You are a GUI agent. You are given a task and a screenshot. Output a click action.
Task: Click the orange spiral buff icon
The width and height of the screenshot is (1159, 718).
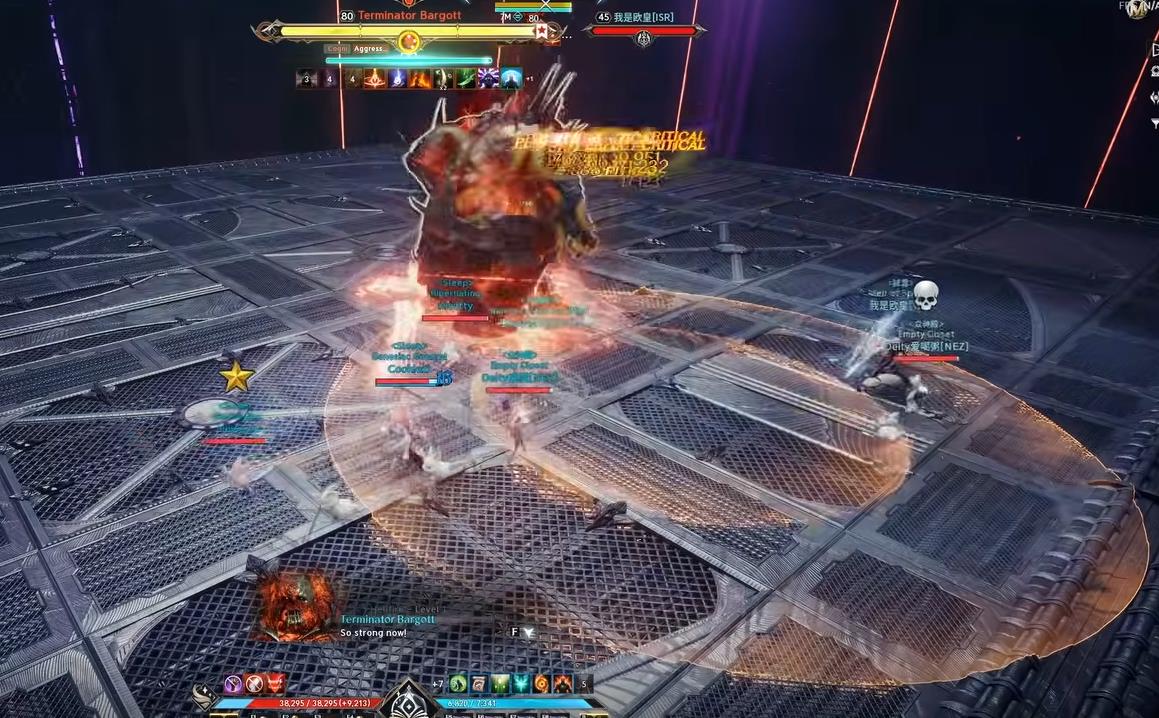pos(542,684)
